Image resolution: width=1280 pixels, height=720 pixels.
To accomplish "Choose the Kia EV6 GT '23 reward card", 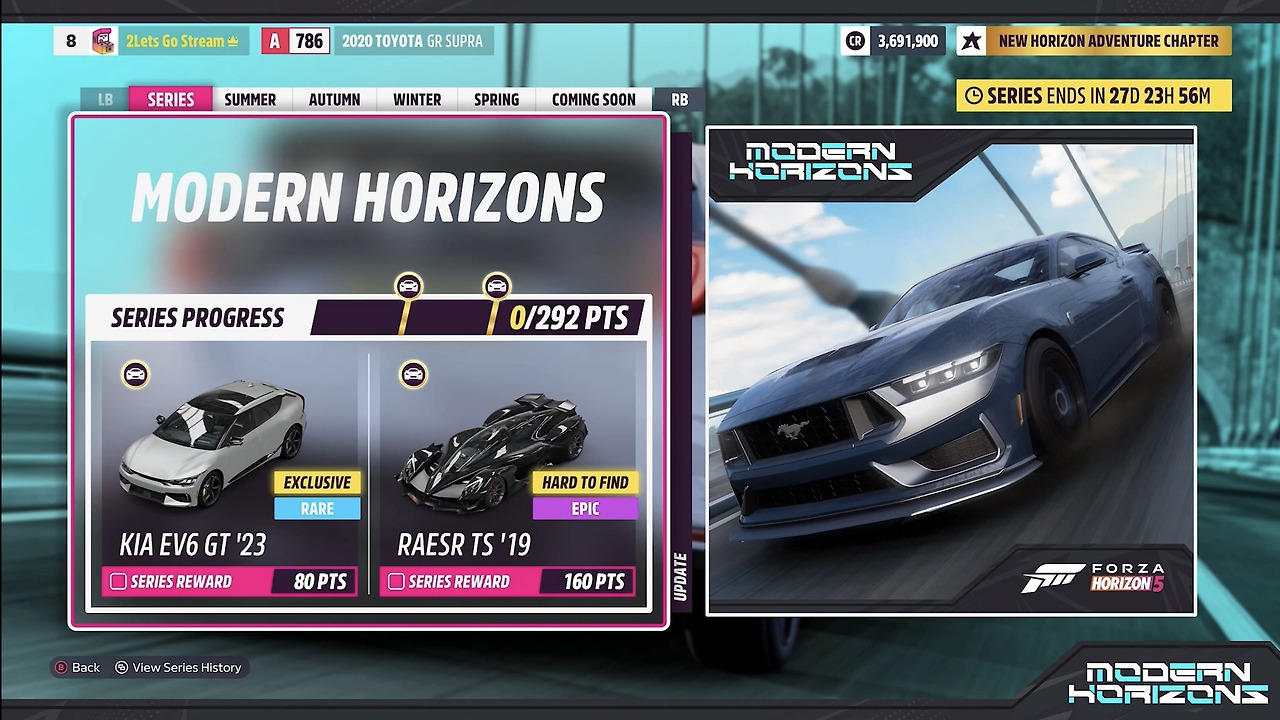I will [x=230, y=470].
